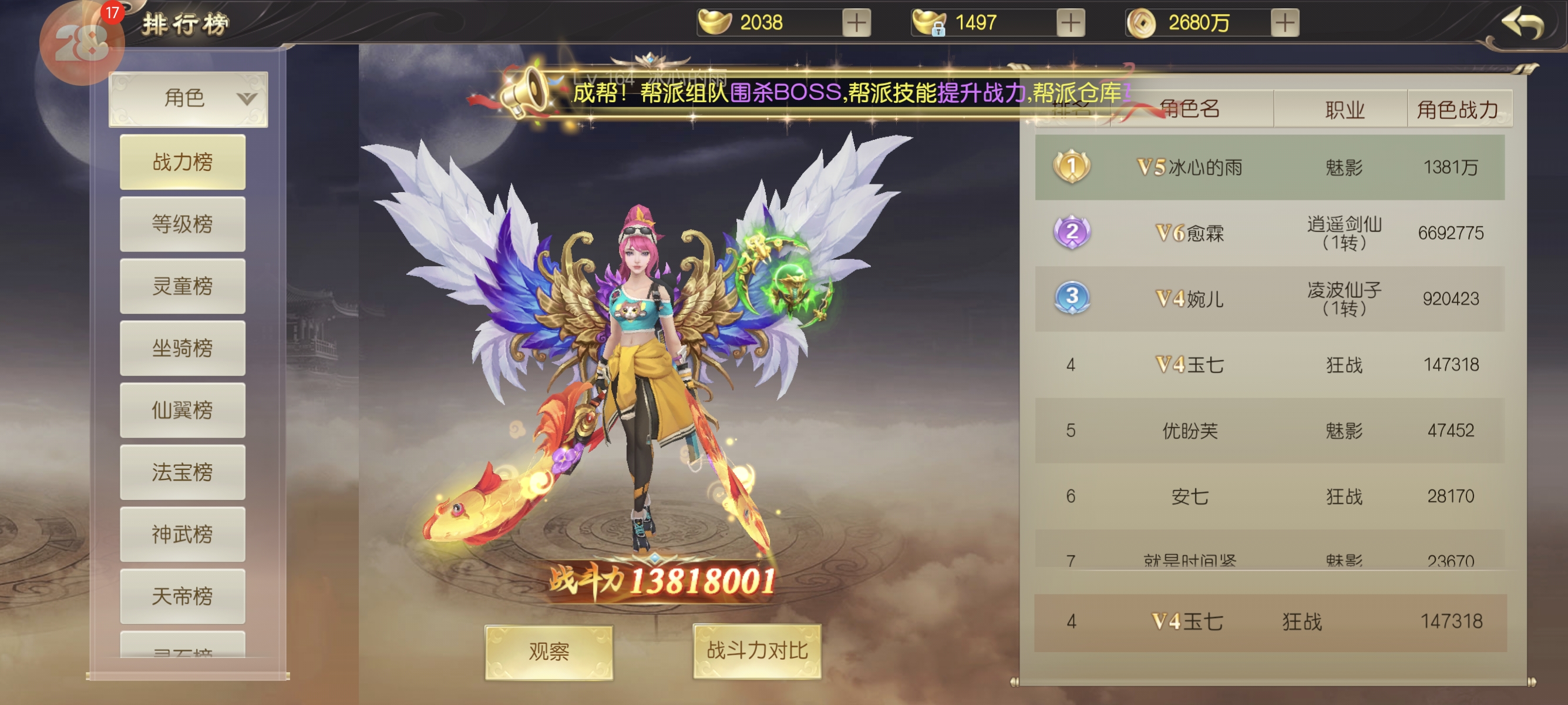Select second-ranked player 愈霖
Viewport: 1568px width, 705px height.
pyautogui.click(x=1269, y=233)
